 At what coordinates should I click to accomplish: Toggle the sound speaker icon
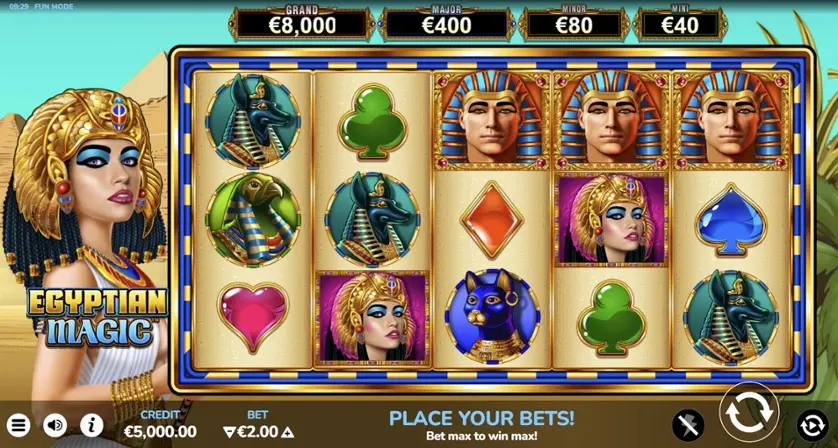coord(55,426)
